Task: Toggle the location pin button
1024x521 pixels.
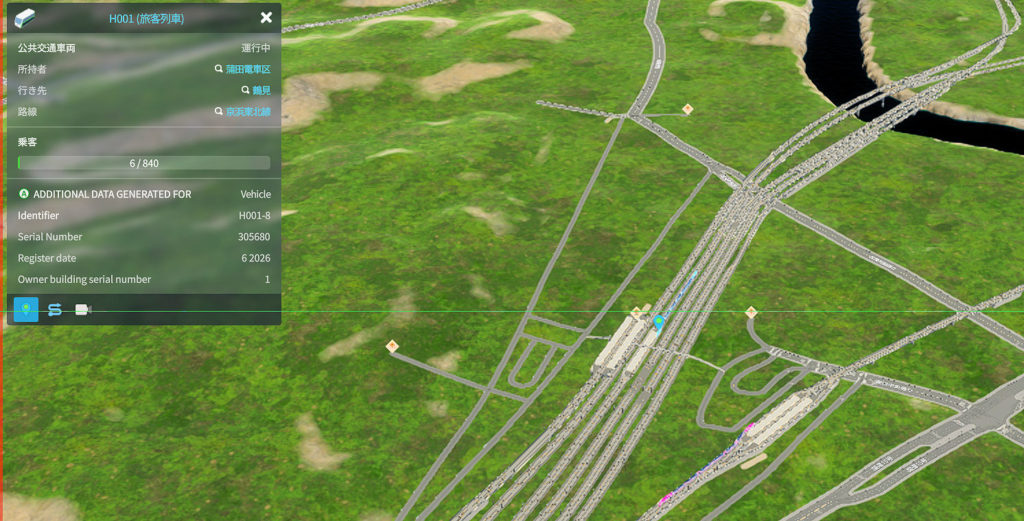Action: pos(27,310)
